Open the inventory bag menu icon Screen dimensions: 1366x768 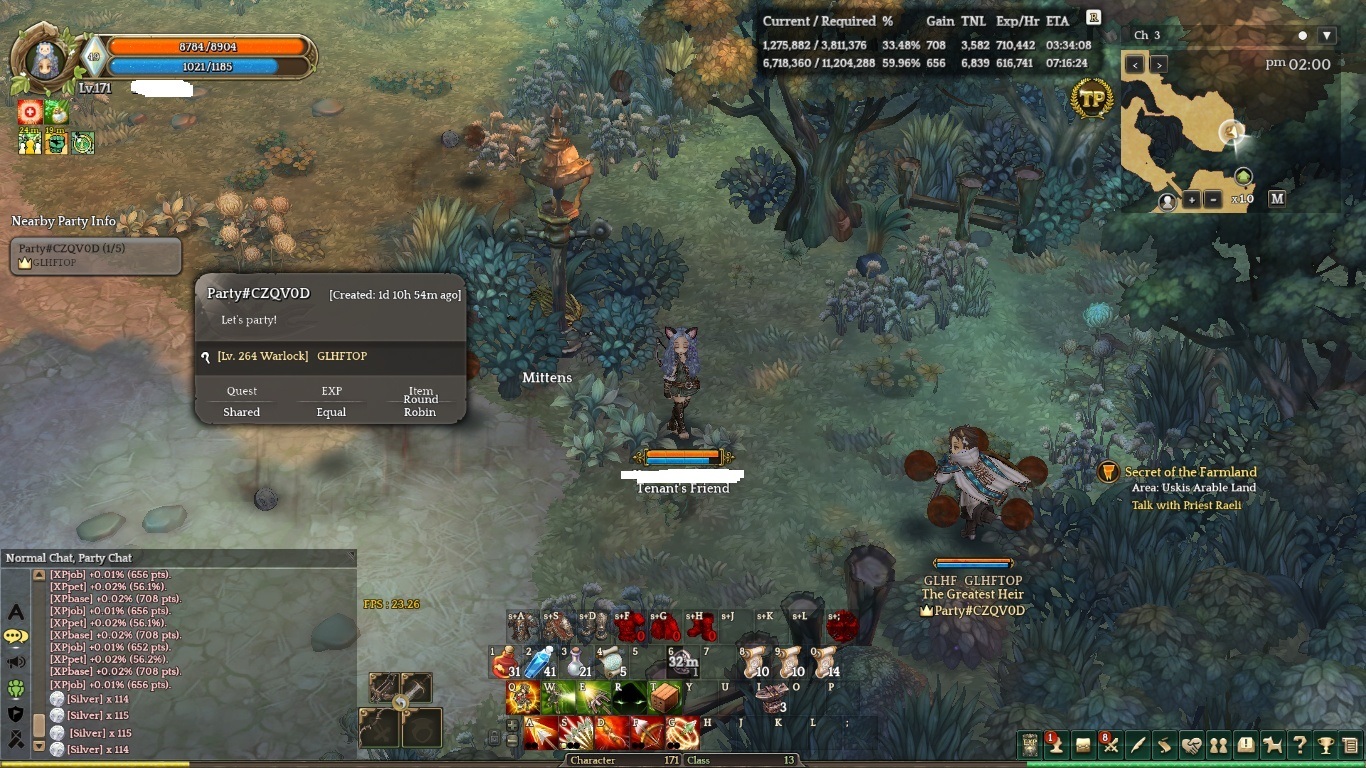[1083, 745]
